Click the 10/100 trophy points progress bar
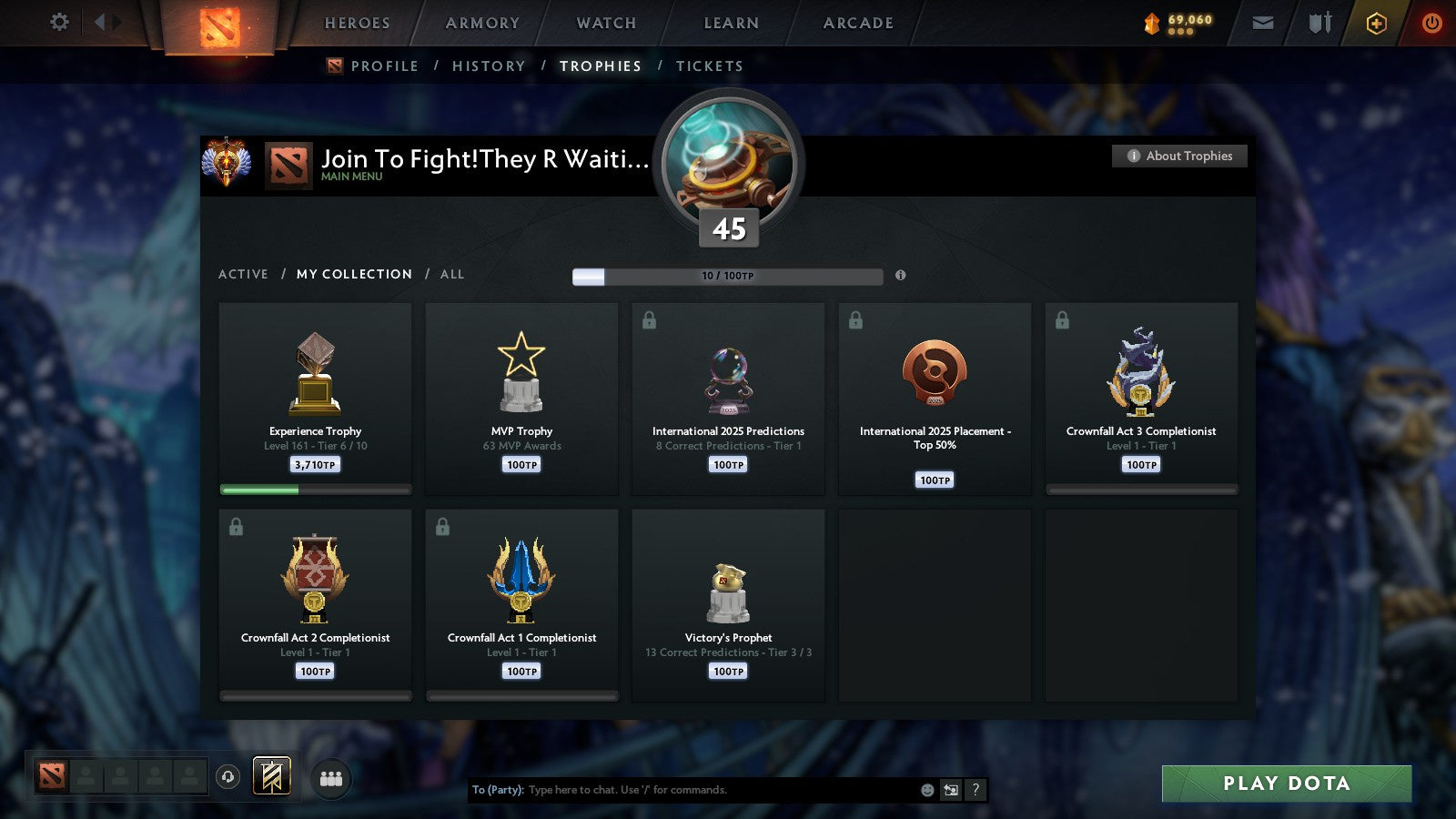 (x=727, y=276)
